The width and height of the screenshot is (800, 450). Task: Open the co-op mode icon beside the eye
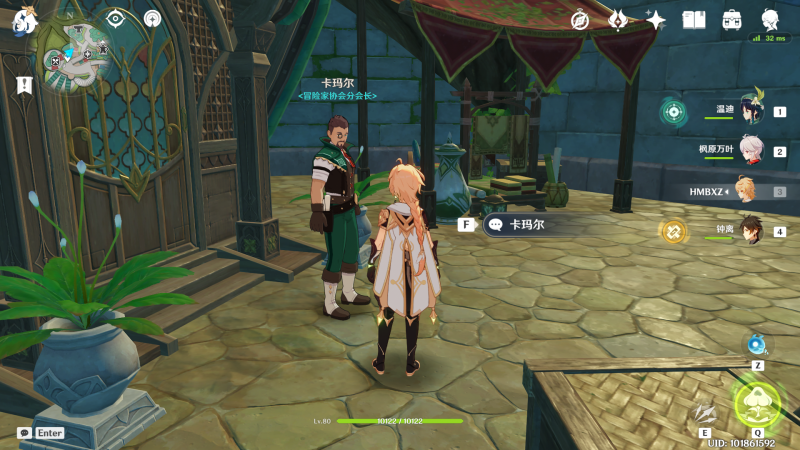[152, 18]
